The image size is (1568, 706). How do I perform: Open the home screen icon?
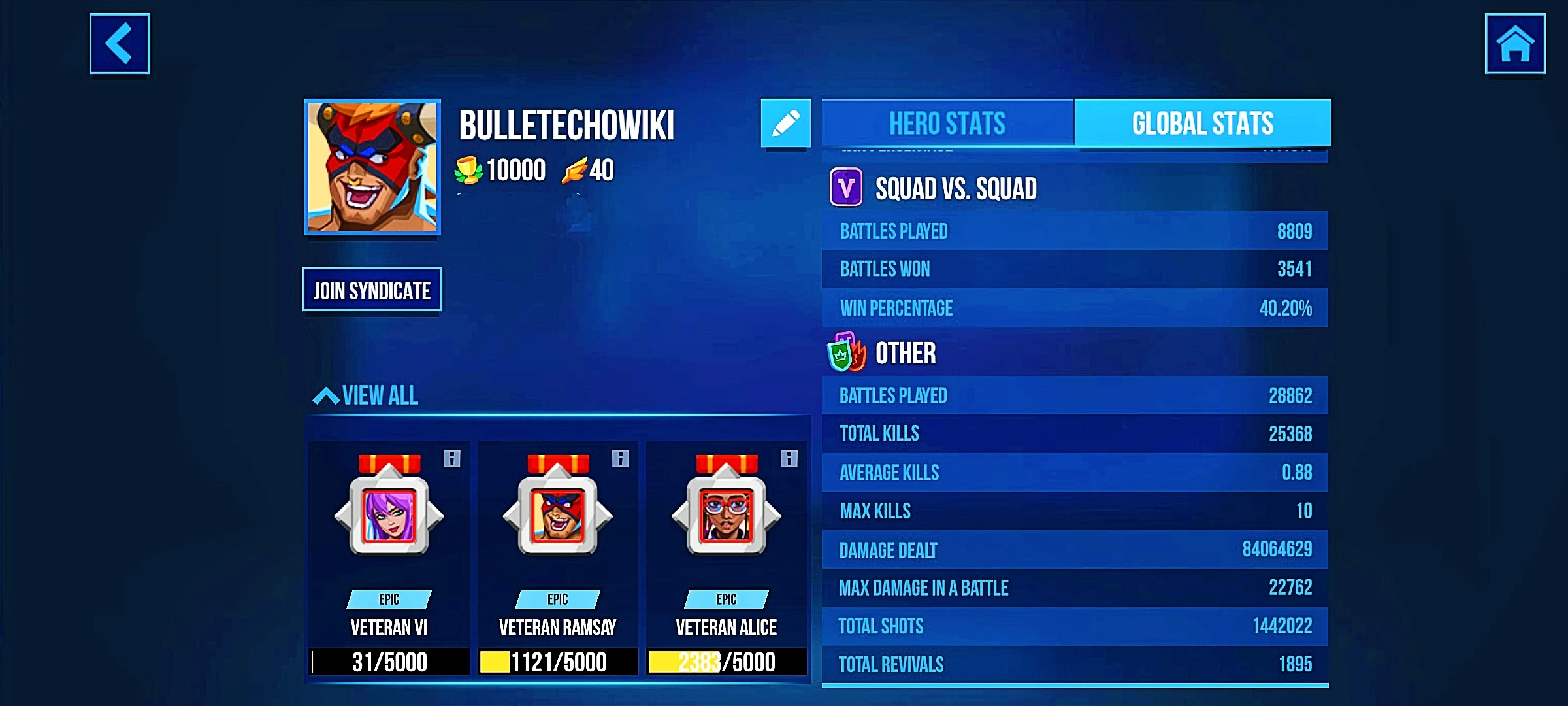coord(1514,44)
